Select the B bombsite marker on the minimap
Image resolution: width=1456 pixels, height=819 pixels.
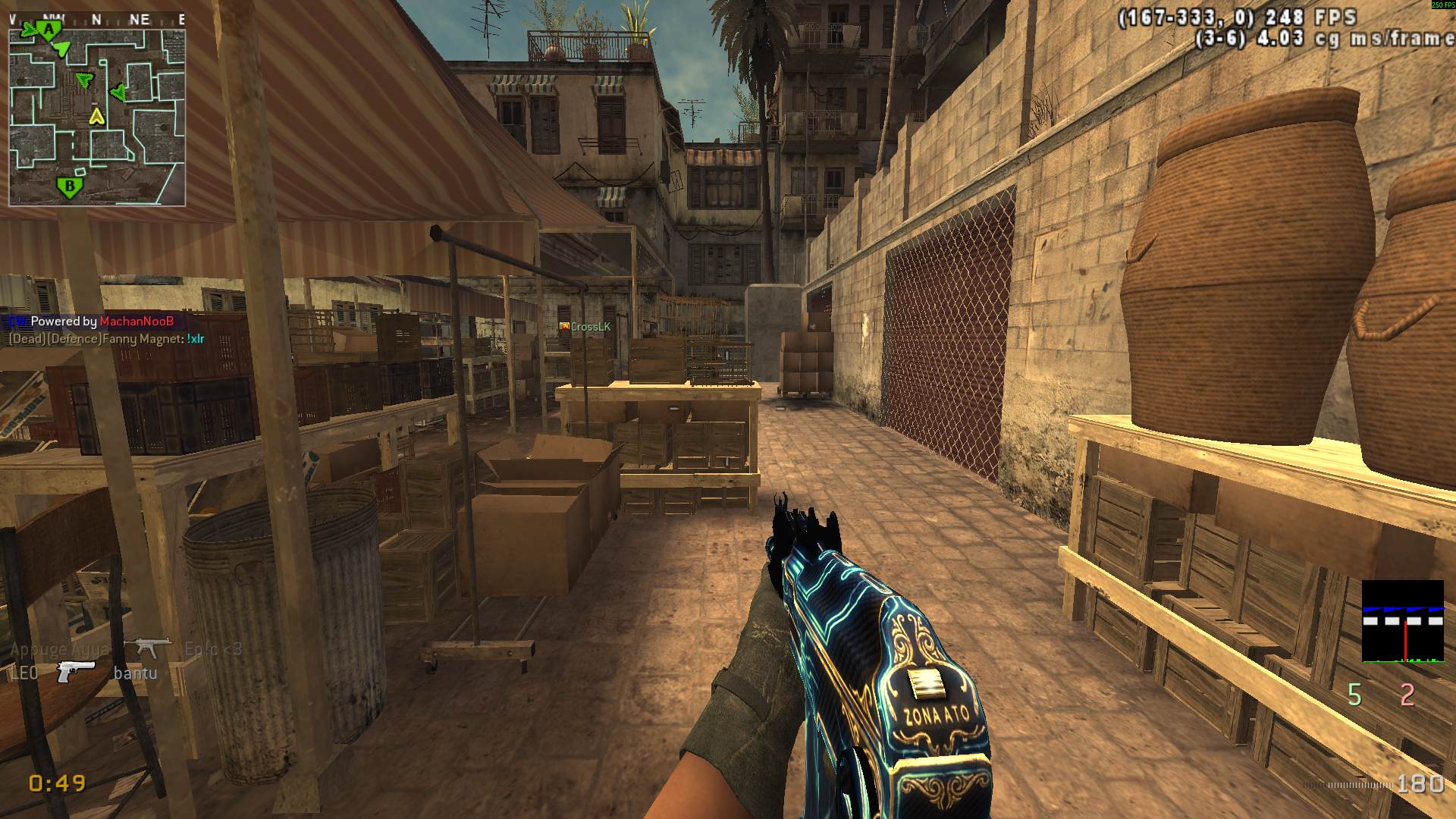point(69,186)
